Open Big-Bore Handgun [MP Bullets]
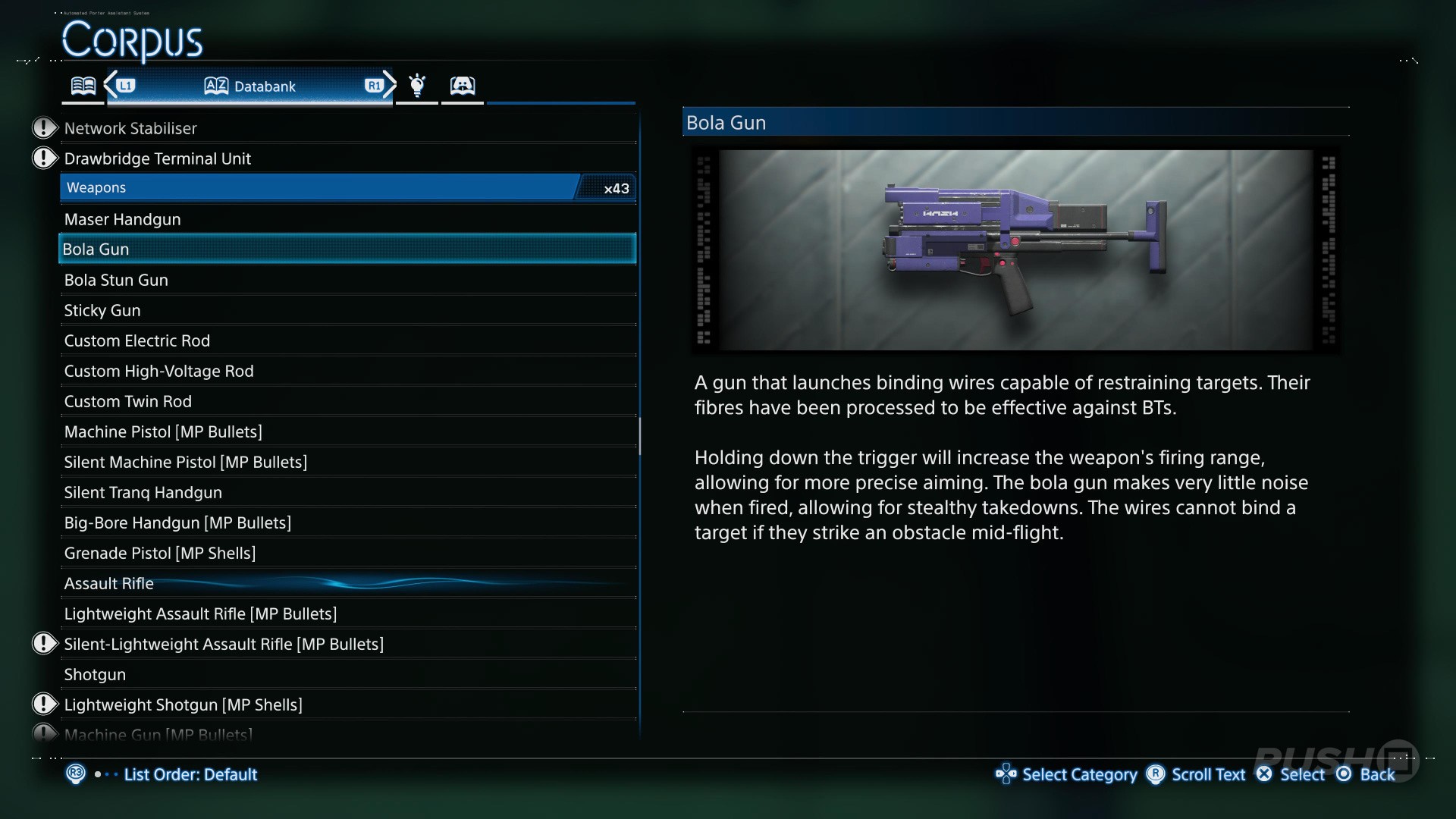This screenshot has height=819, width=1456. pos(177,522)
